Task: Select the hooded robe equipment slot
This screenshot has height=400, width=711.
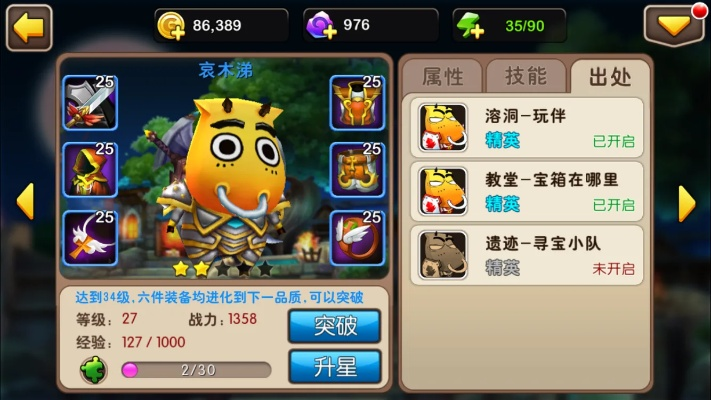Action: (x=90, y=170)
